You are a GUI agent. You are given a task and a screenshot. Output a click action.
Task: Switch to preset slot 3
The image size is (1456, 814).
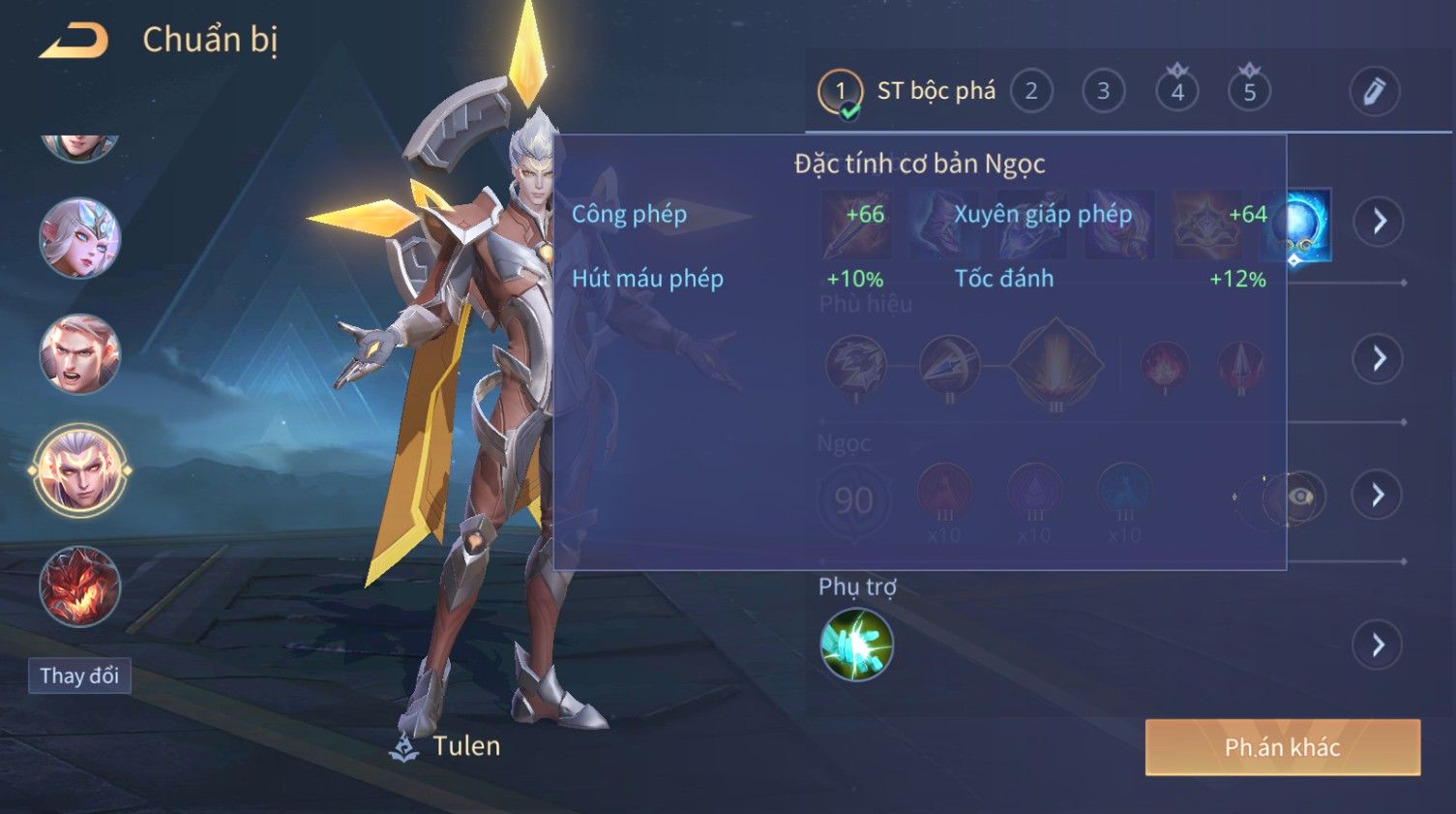[x=1103, y=92]
